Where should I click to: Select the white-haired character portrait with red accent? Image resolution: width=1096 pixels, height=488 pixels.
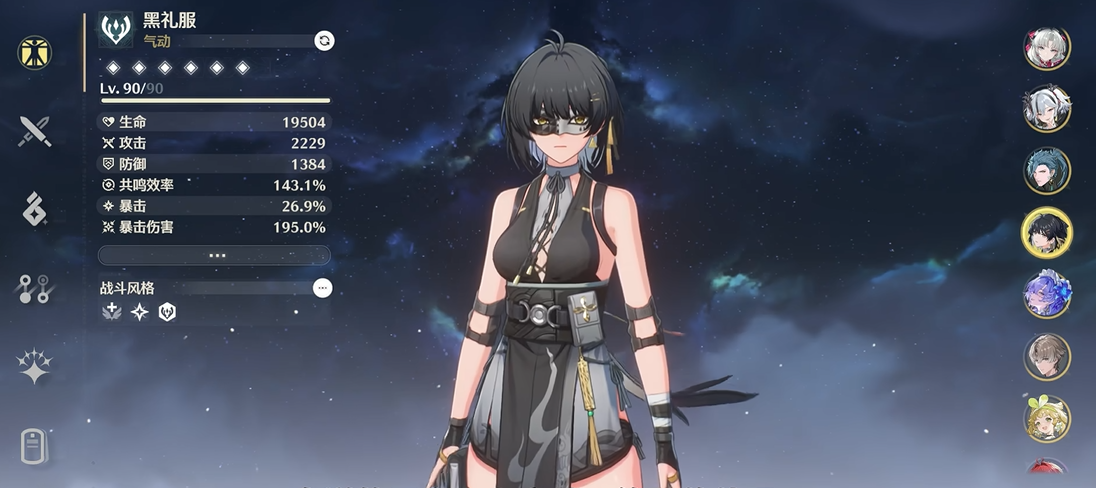click(1047, 48)
